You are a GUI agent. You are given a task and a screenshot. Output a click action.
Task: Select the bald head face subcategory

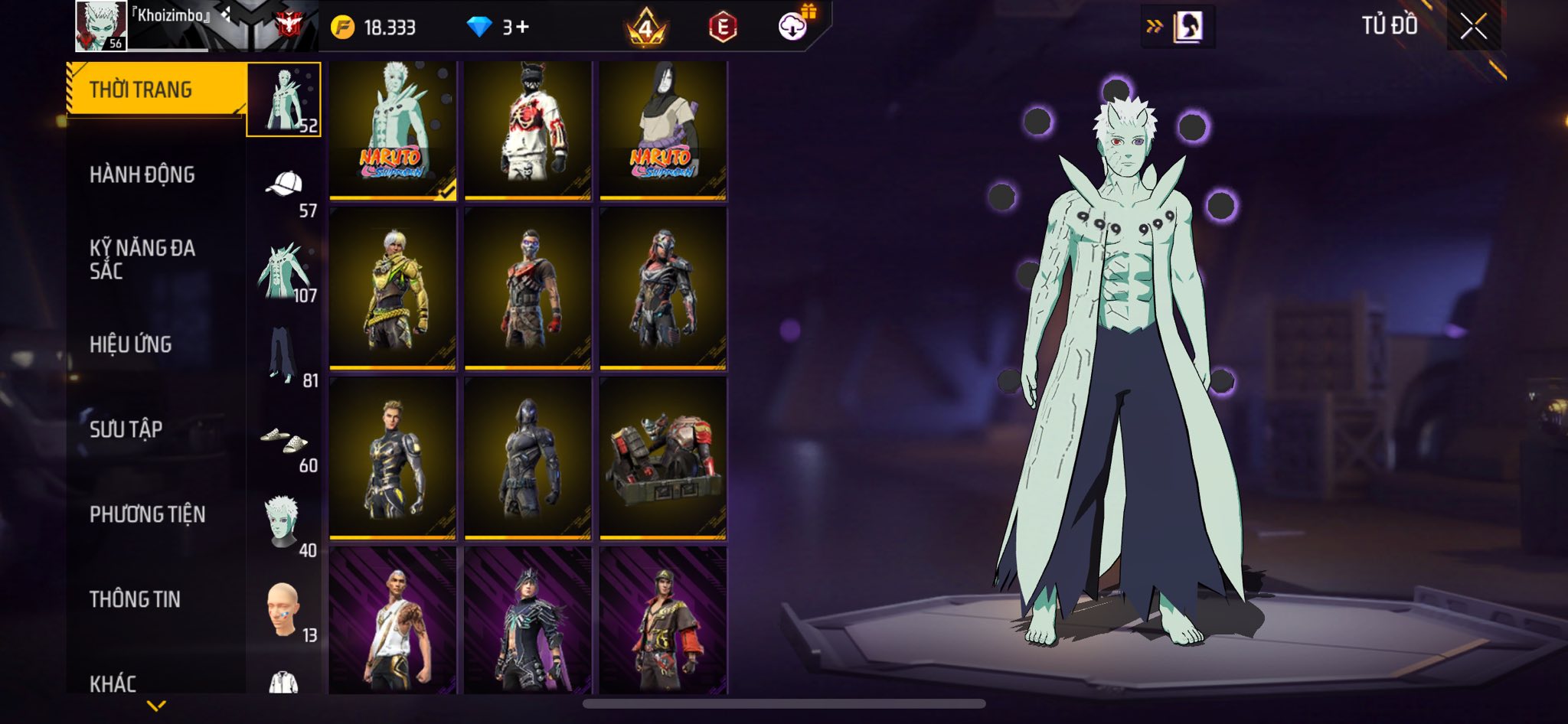coord(283,608)
